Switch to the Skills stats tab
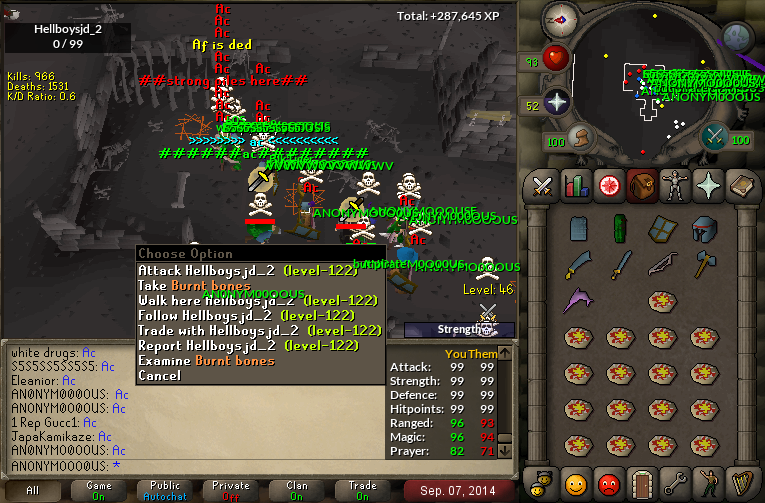The image size is (765, 503). point(575,185)
